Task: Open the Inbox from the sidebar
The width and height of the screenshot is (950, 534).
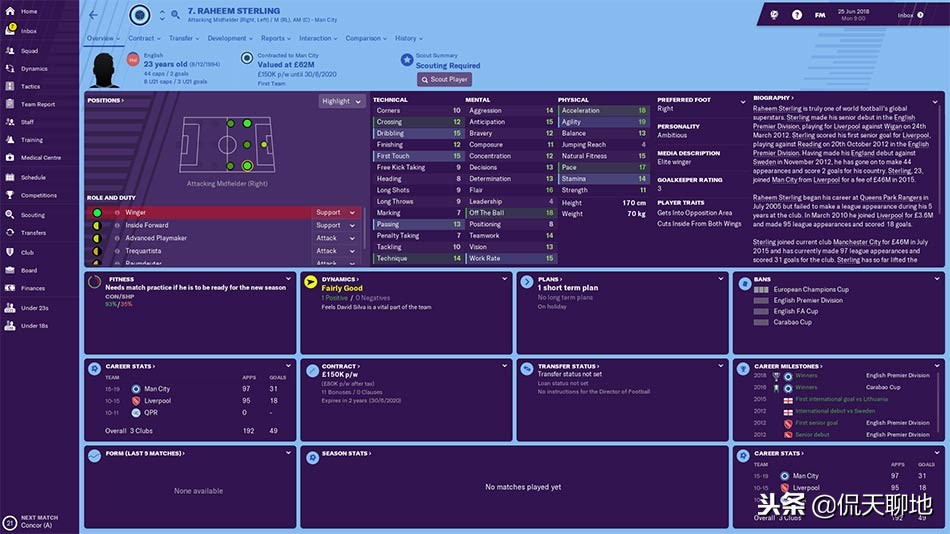Action: click(x=28, y=30)
